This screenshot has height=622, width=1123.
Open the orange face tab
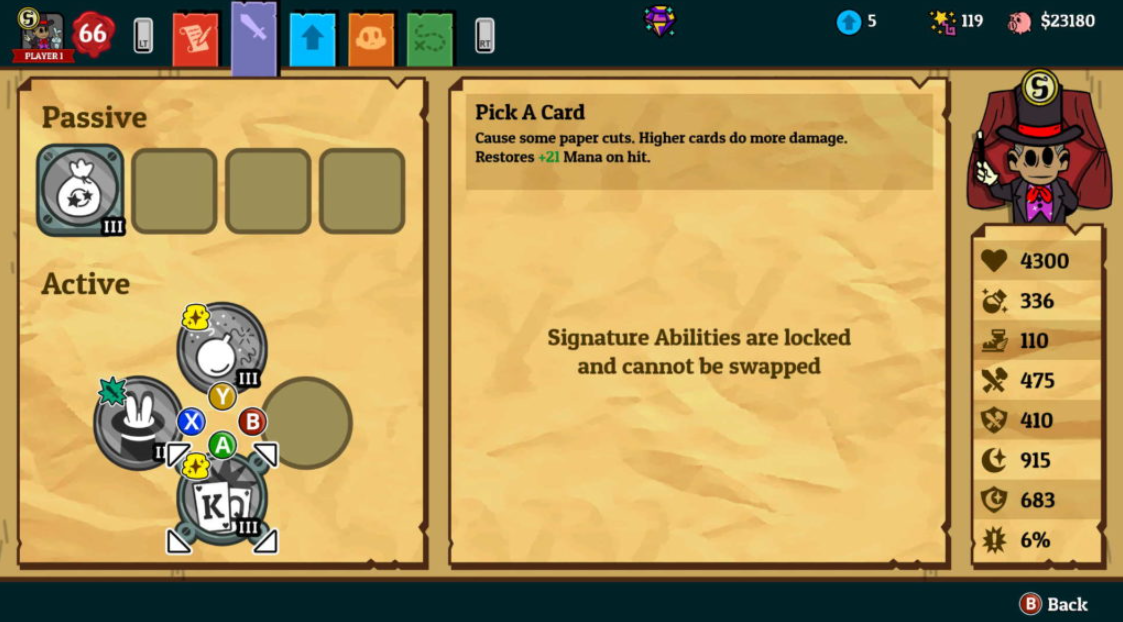click(x=371, y=38)
